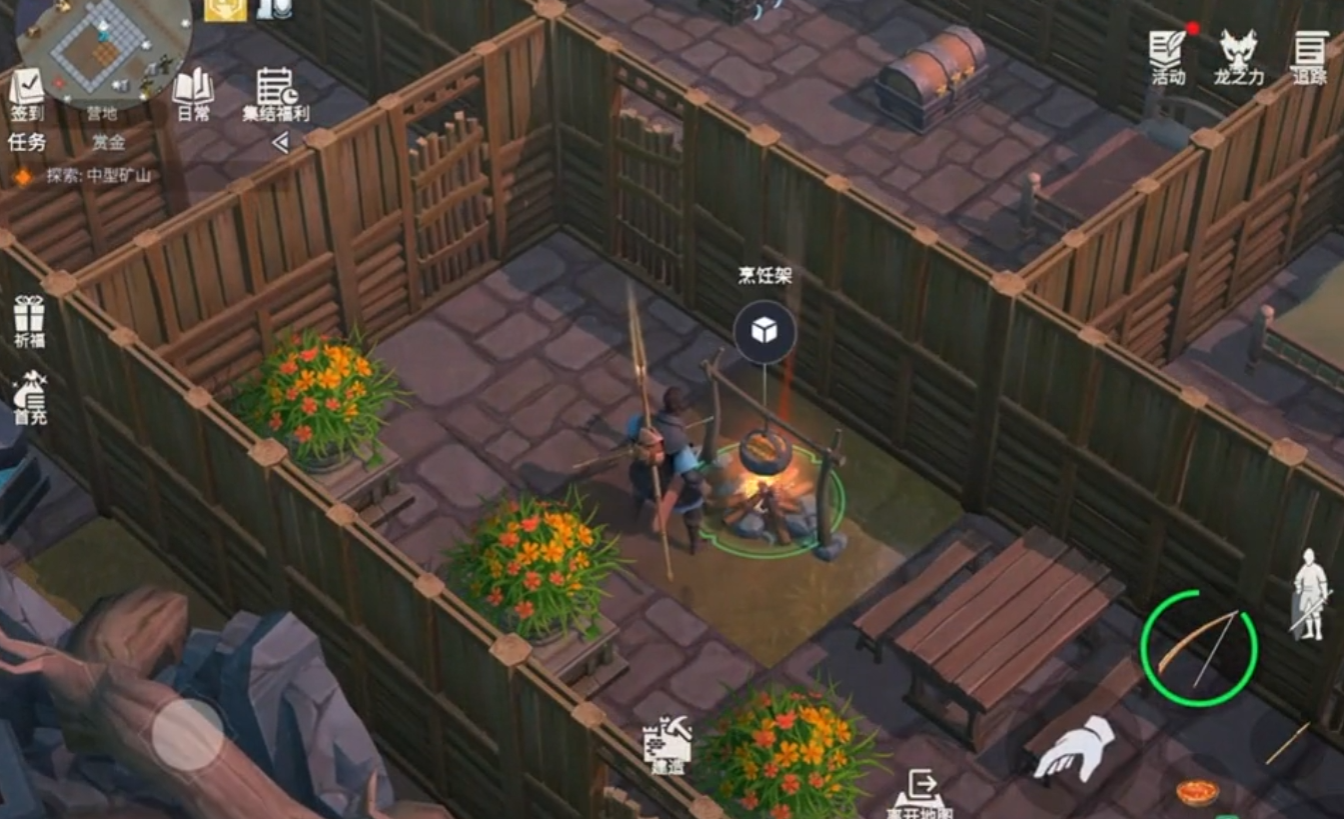
Task: Collapse the top icon row arrow
Action: pos(280,142)
